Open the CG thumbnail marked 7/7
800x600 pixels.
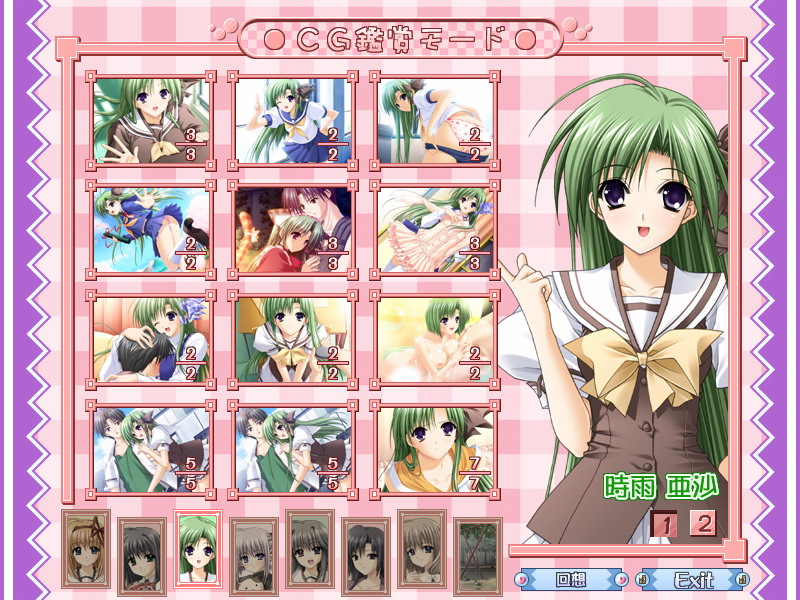435,449
